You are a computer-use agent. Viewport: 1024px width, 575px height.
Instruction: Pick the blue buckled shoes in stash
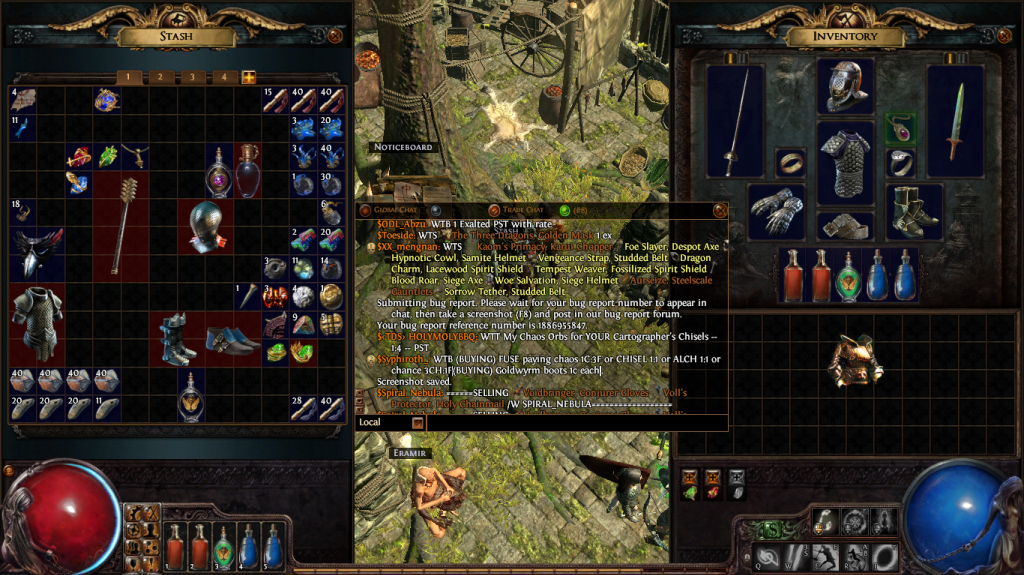233,338
